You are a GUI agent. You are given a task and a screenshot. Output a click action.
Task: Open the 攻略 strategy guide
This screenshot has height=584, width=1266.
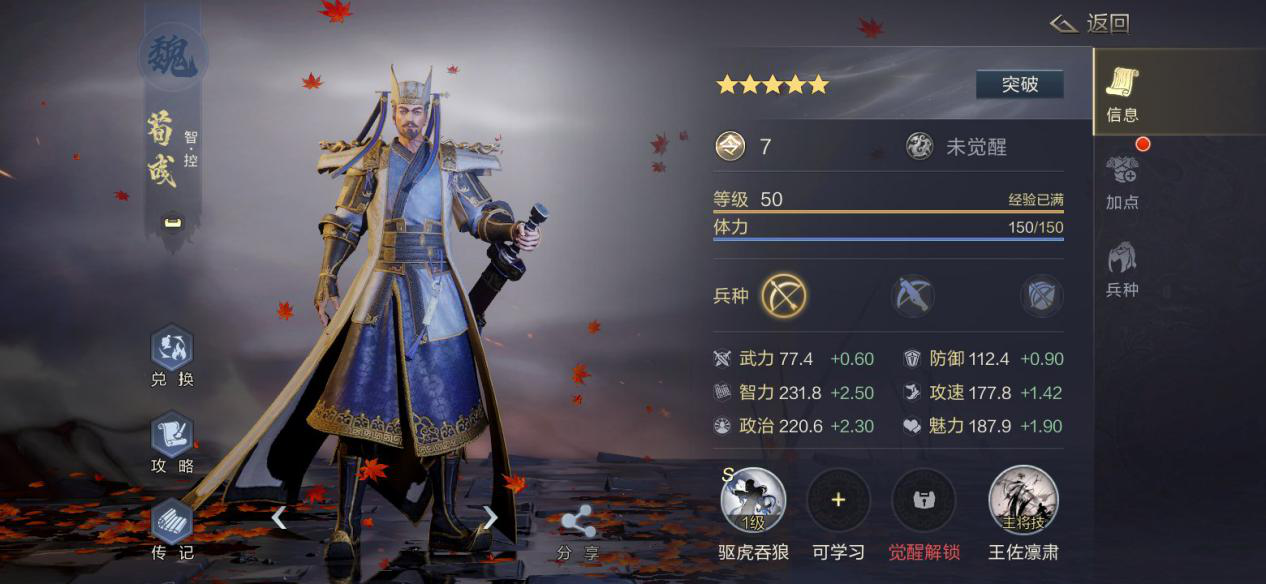(x=172, y=443)
